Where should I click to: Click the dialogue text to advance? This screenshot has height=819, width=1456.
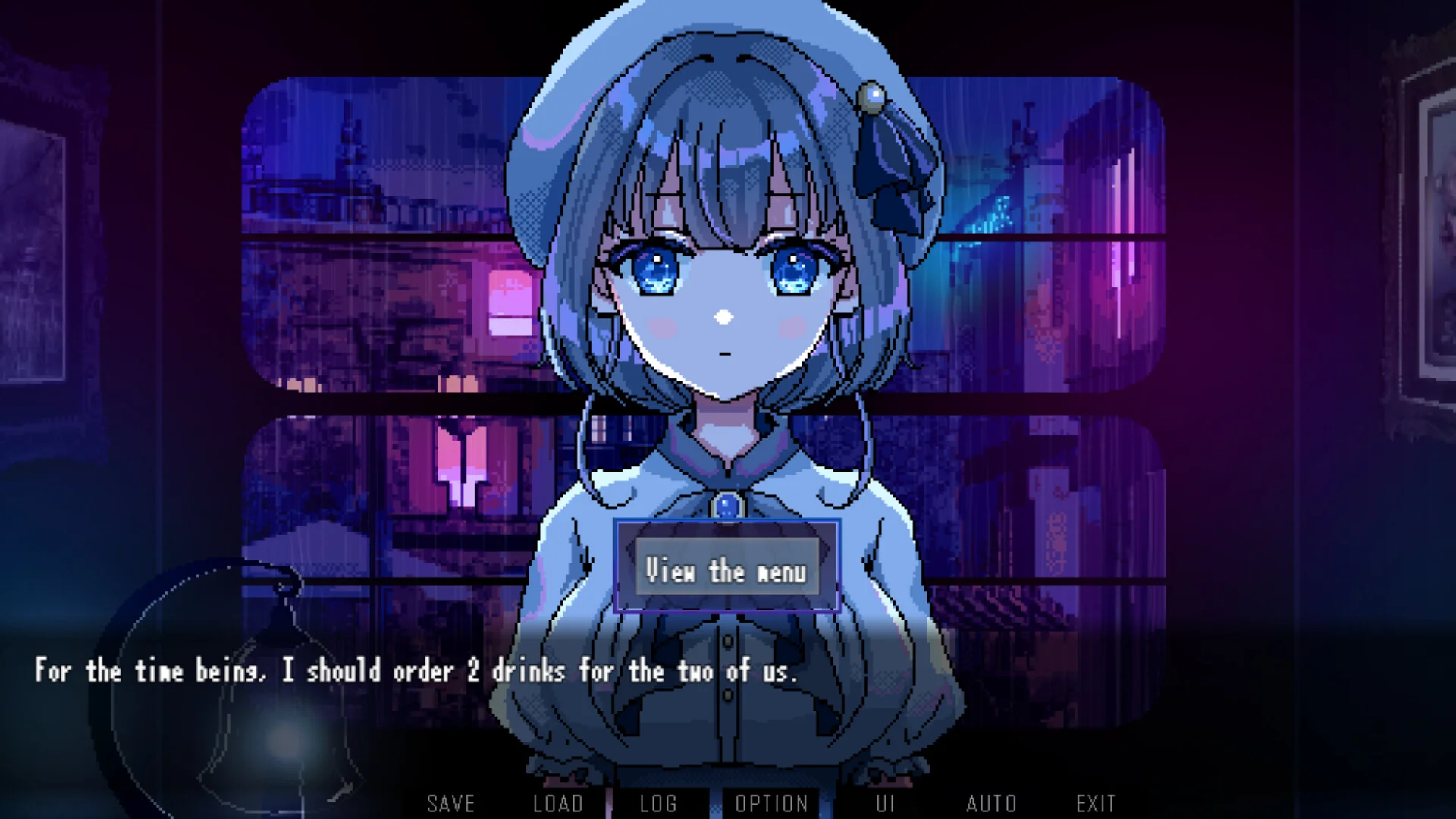pos(416,672)
